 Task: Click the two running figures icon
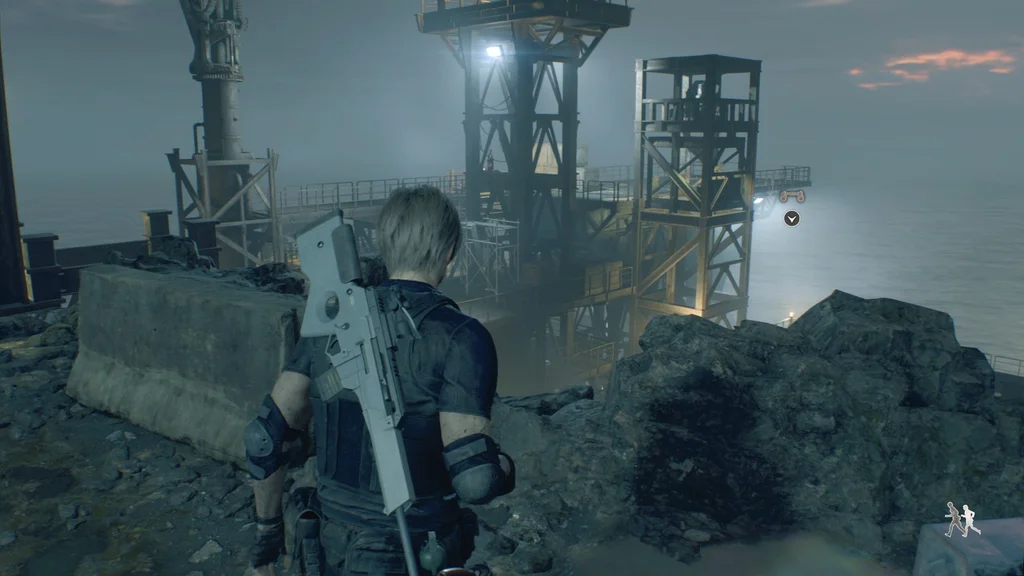point(962,519)
